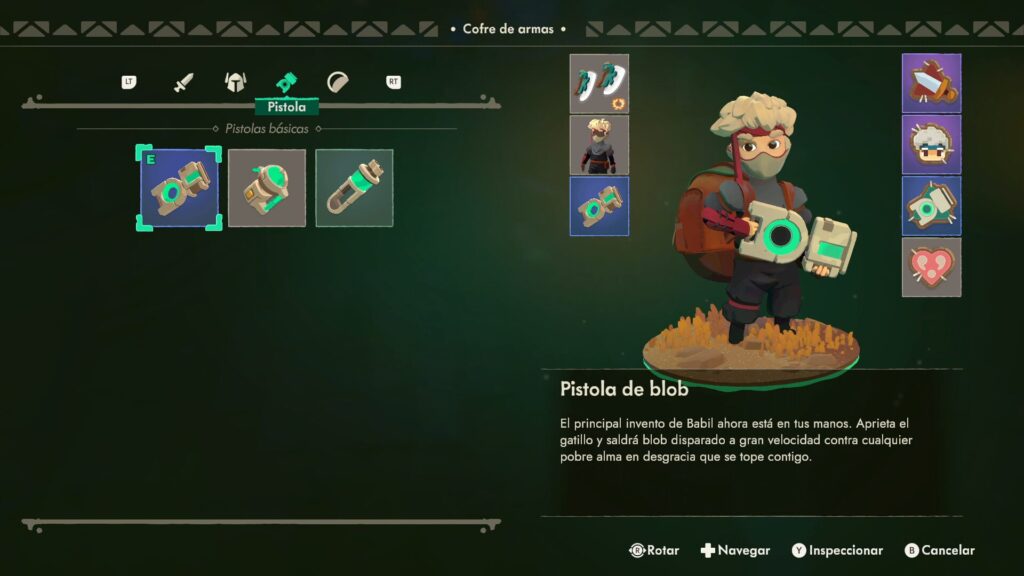Screen dimensions: 1024x576
Task: Choose the round green-domed pistol
Action: point(267,188)
